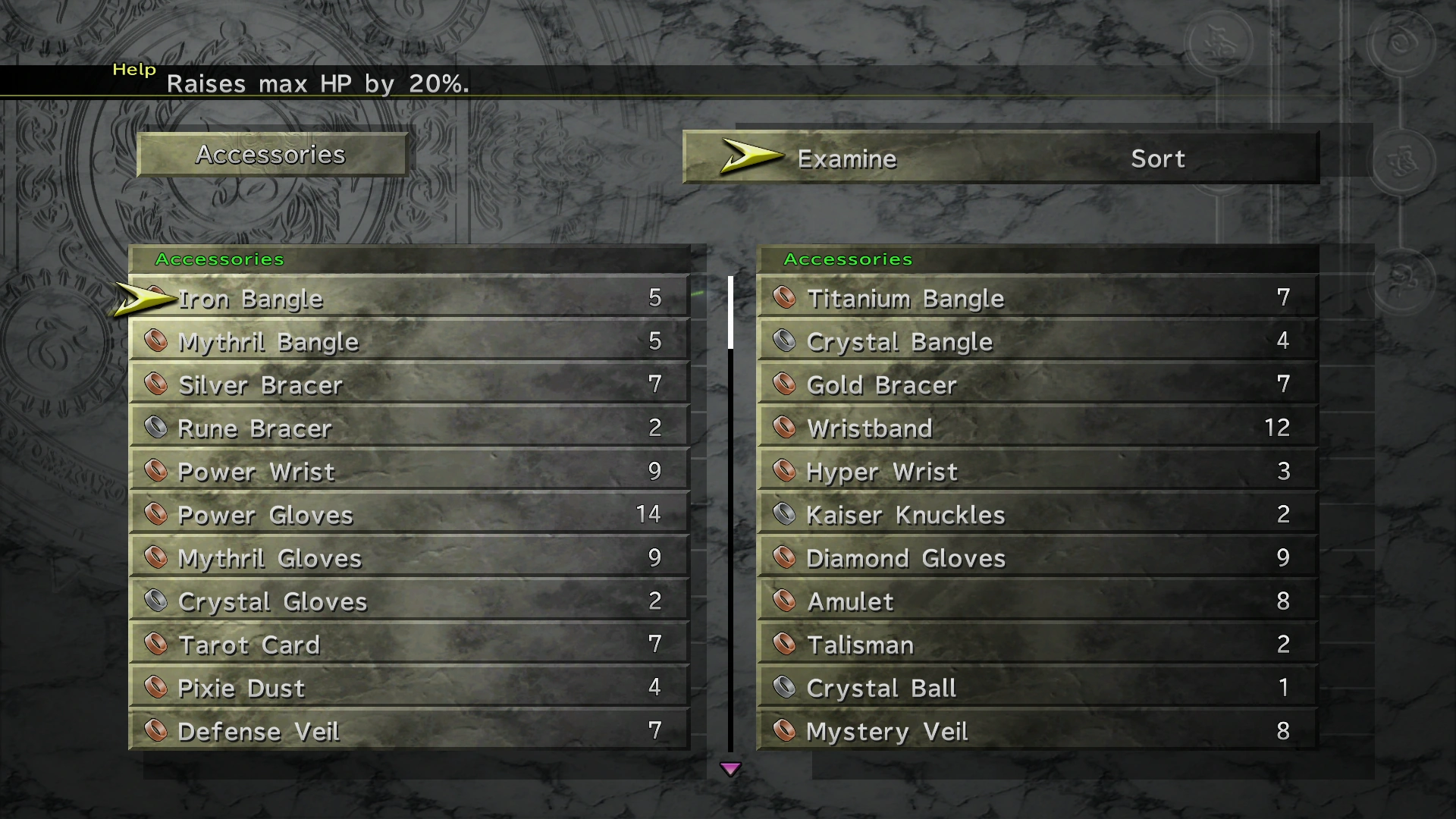Click the Iron Bangle ring icon
Viewport: 1456px width, 819px height.
pyautogui.click(x=157, y=298)
